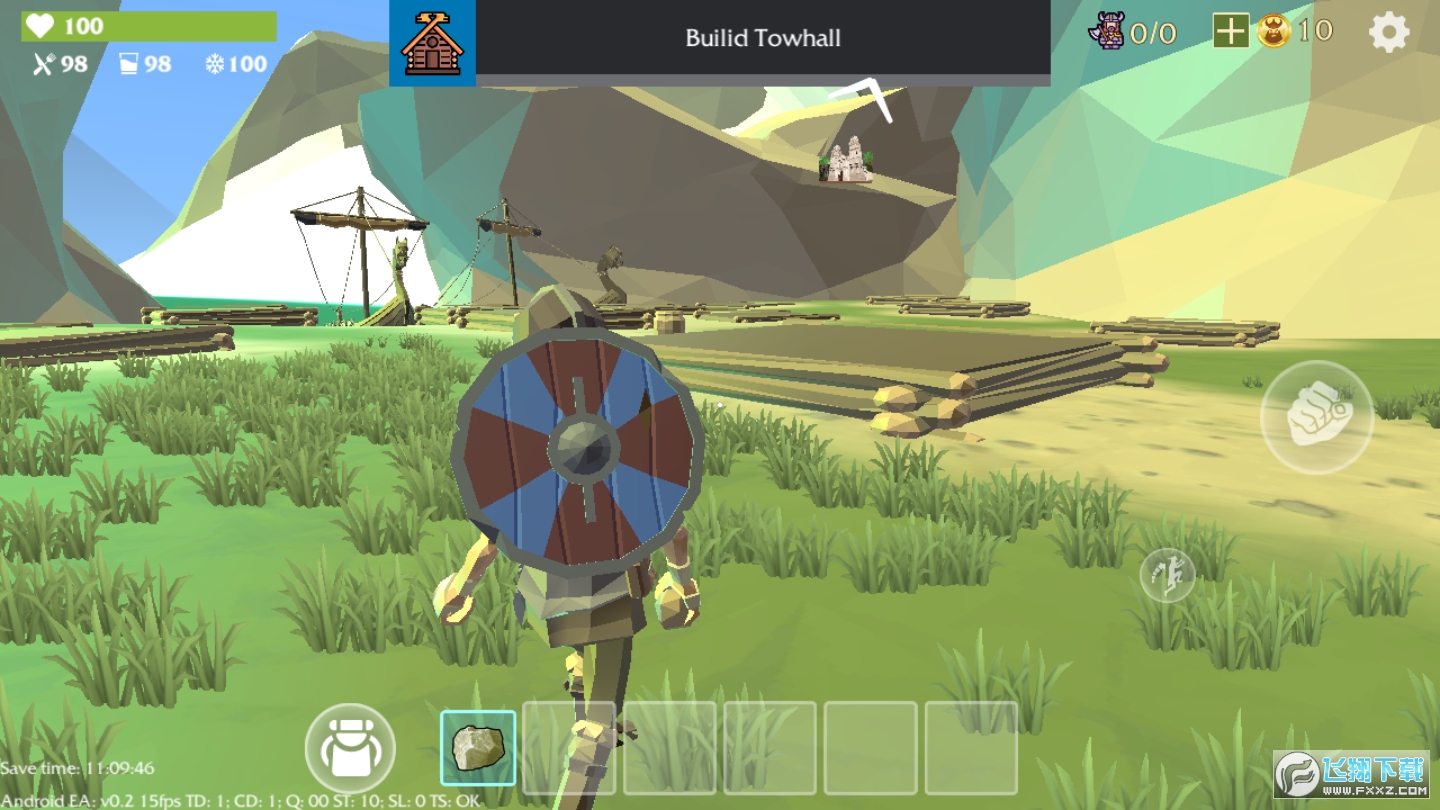Select the stone hotbar slot
This screenshot has height=810, width=1440.
pyautogui.click(x=478, y=748)
